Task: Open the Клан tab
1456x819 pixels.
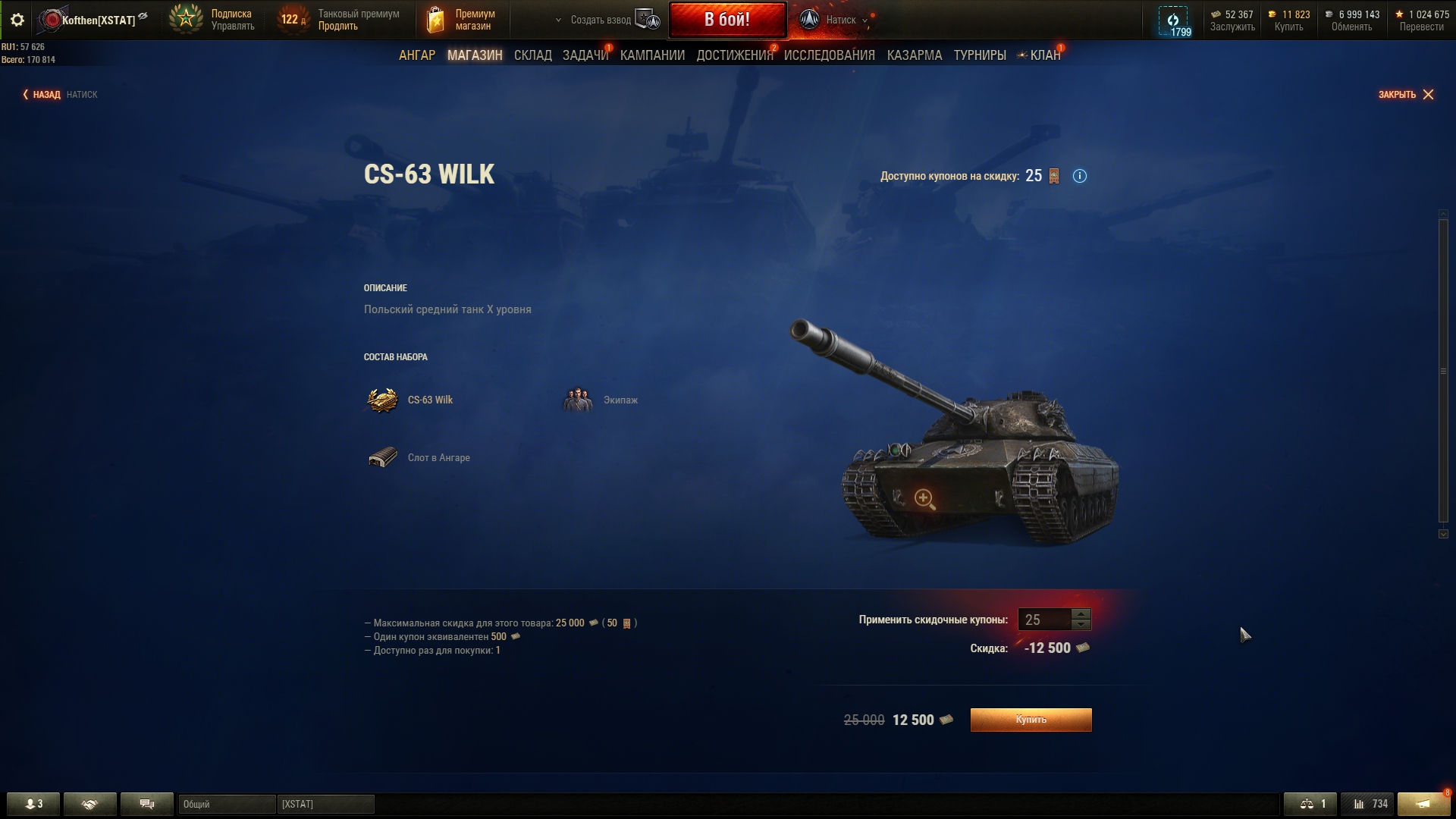Action: [x=1044, y=55]
